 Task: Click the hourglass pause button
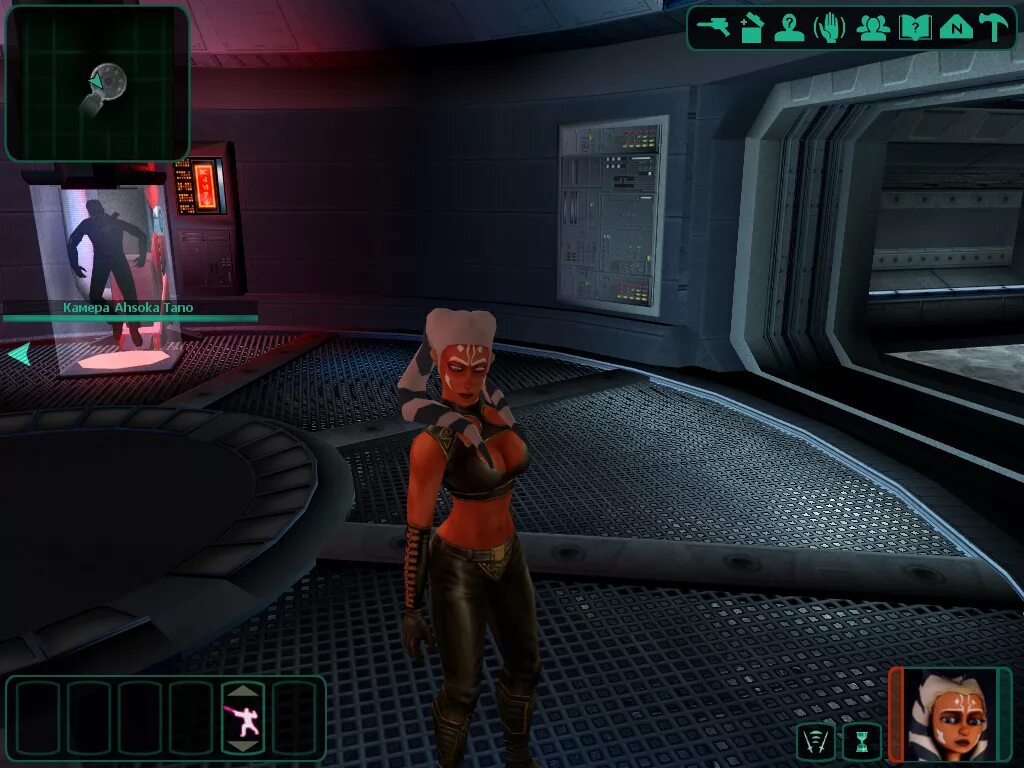[x=862, y=742]
